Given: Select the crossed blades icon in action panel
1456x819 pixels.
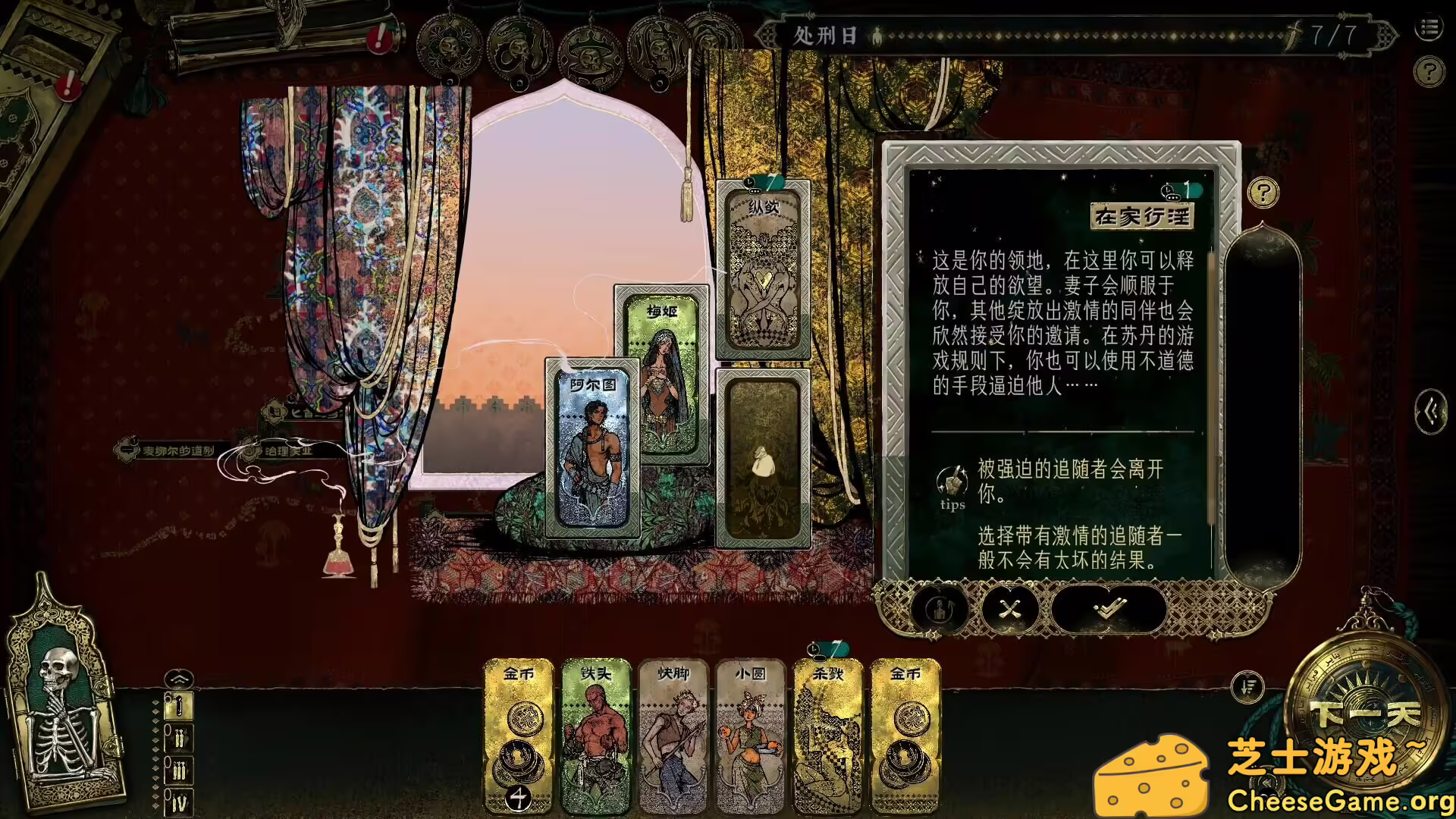Looking at the screenshot, I should pos(1009,608).
